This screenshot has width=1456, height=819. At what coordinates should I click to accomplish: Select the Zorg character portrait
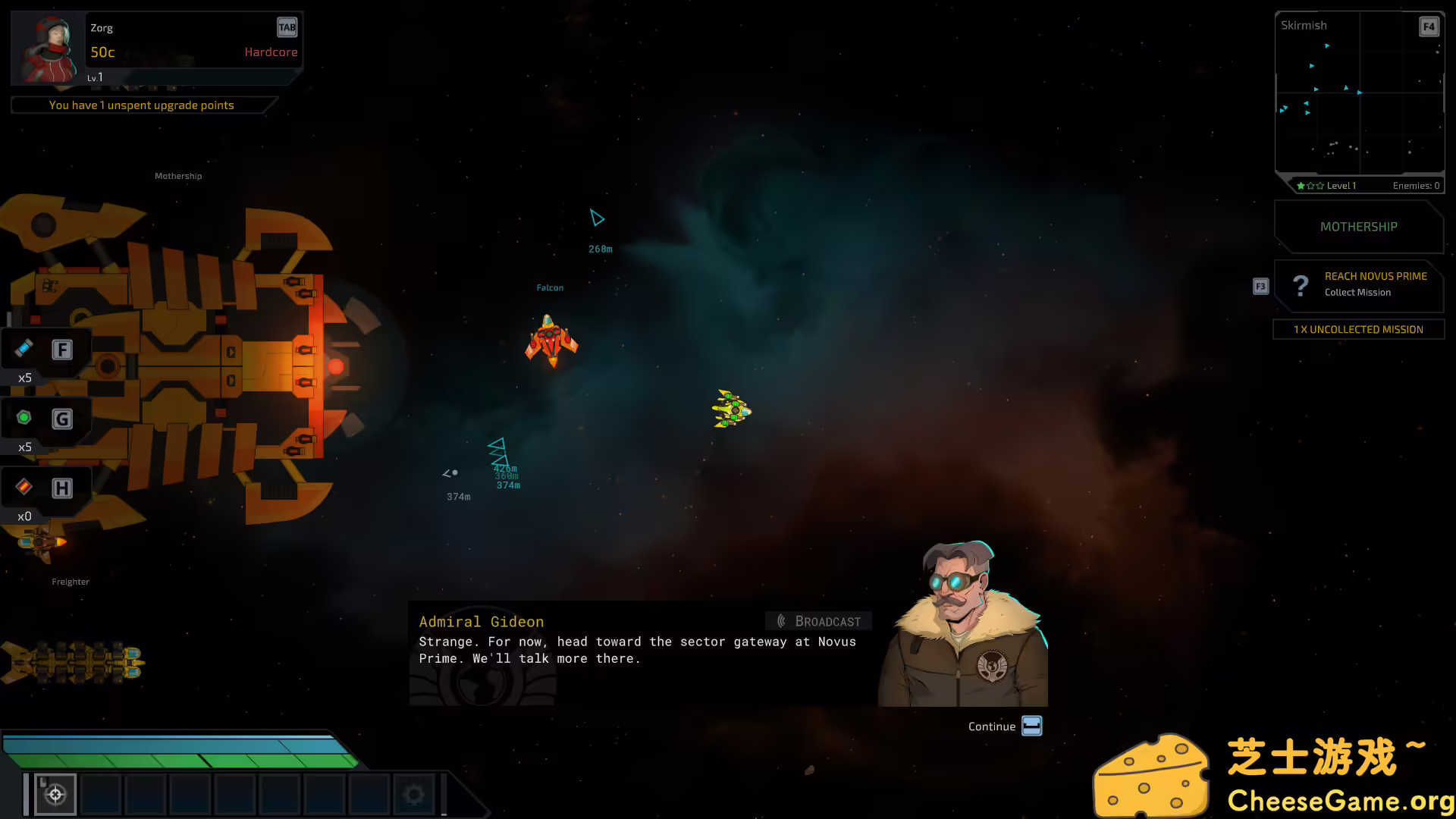click(45, 45)
